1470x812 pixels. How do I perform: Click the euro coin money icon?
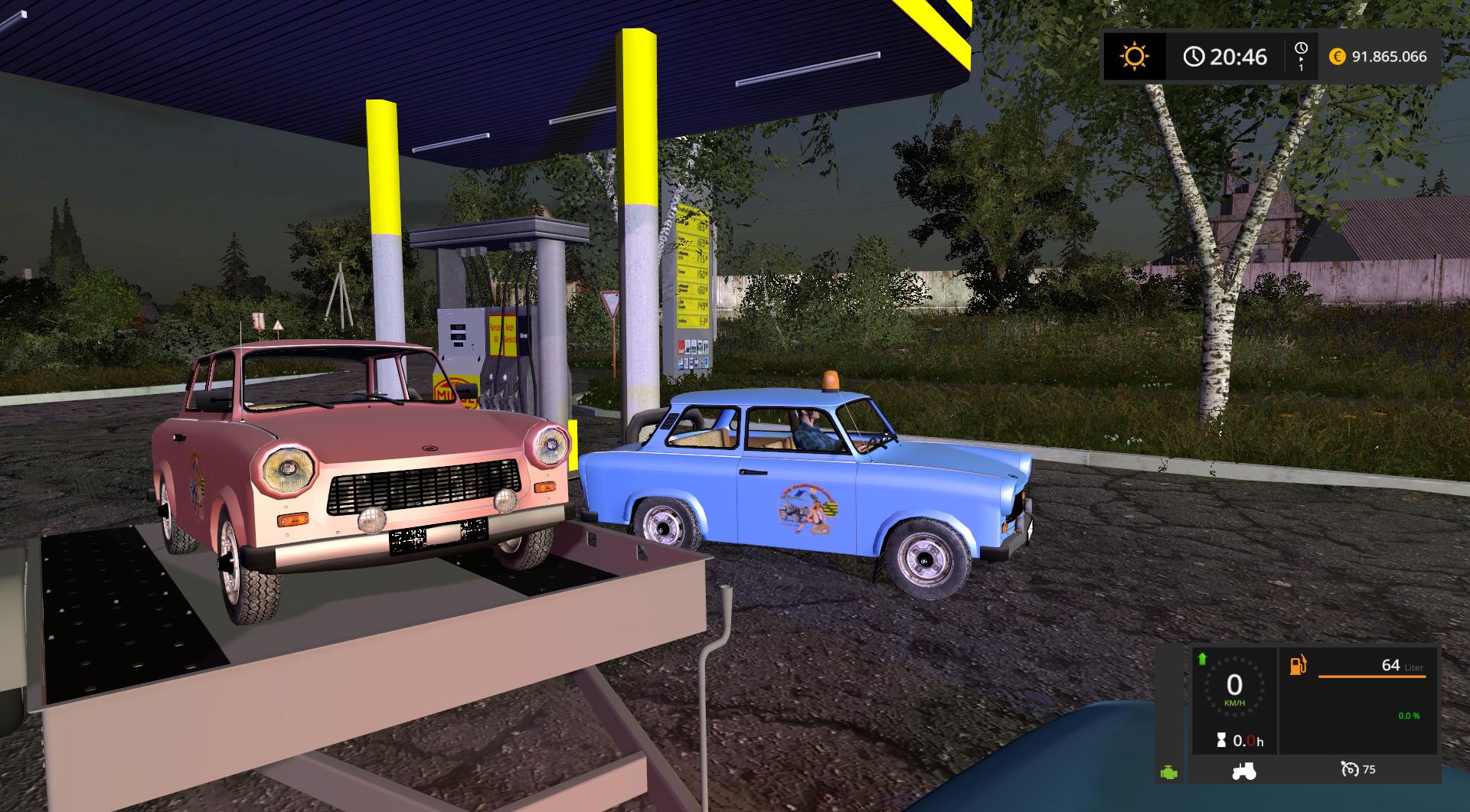click(1338, 57)
